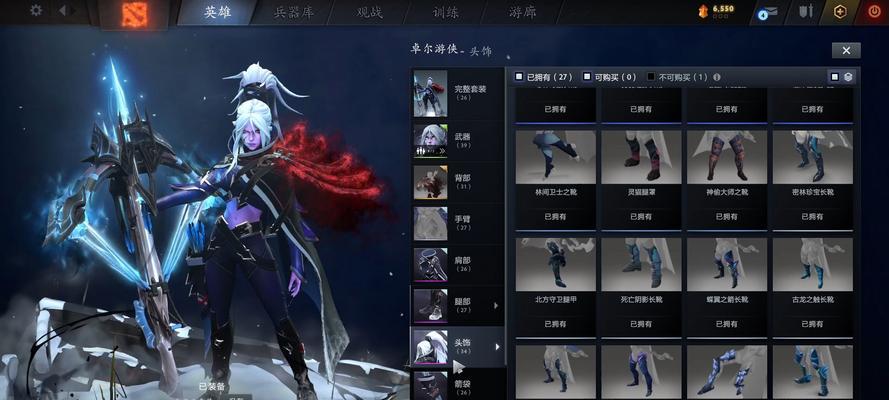Click the Dota 2 logo home button

coord(133,13)
